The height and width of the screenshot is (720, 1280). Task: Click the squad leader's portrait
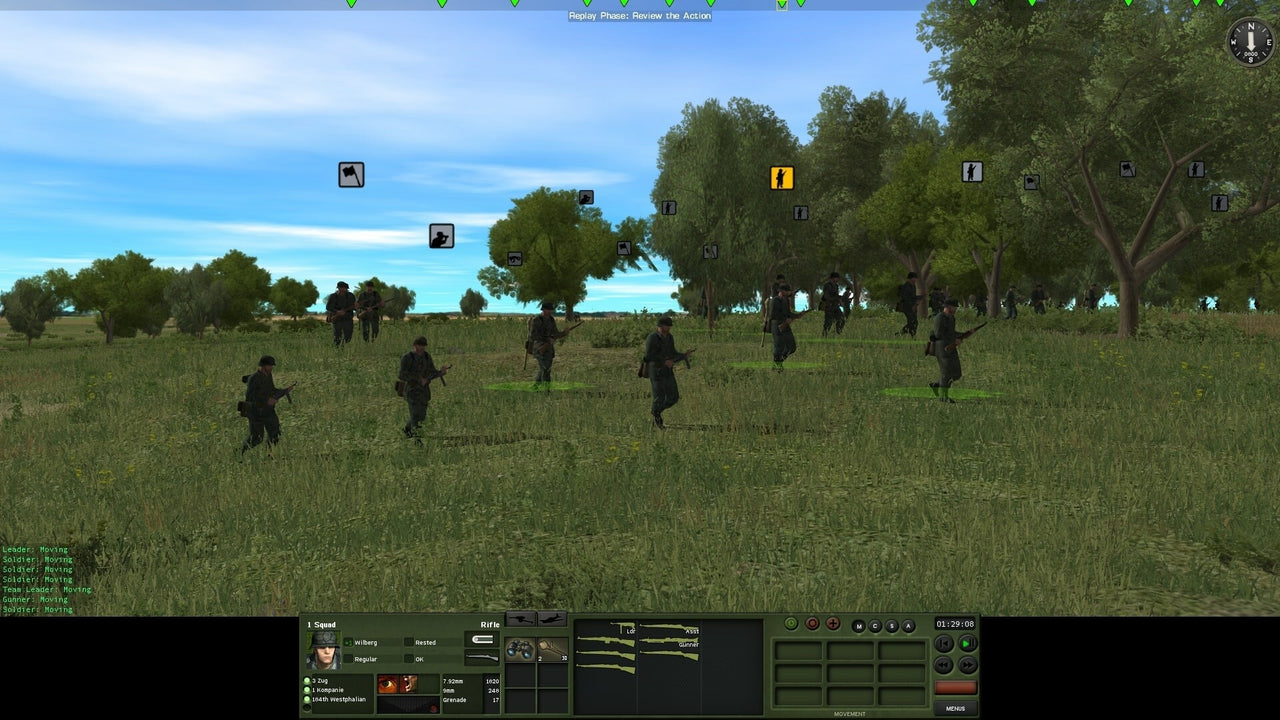[323, 650]
